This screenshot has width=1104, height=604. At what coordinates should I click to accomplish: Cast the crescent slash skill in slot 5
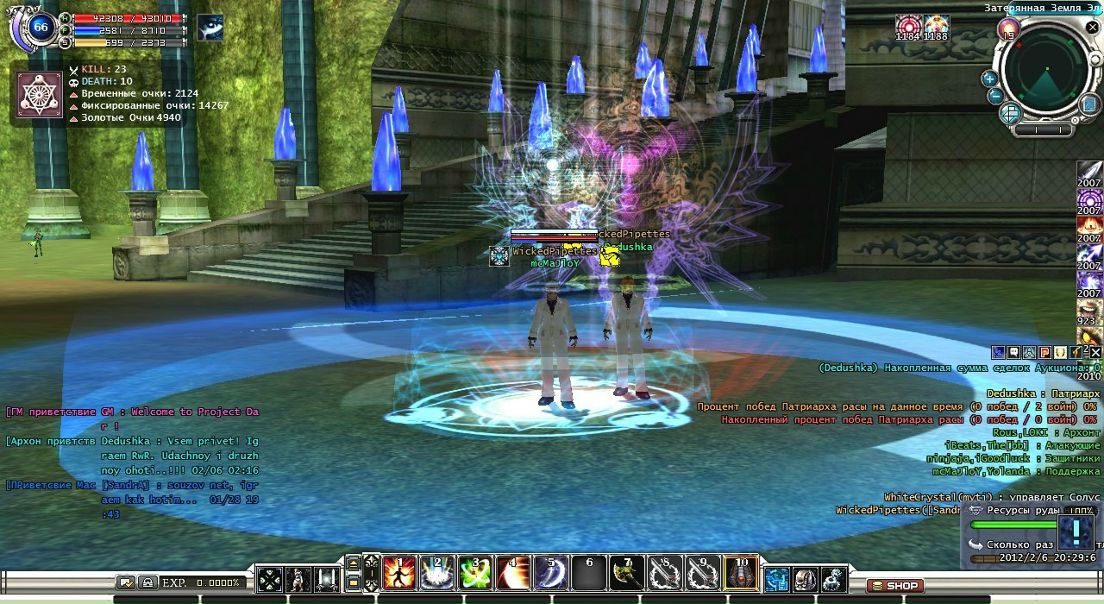(551, 574)
